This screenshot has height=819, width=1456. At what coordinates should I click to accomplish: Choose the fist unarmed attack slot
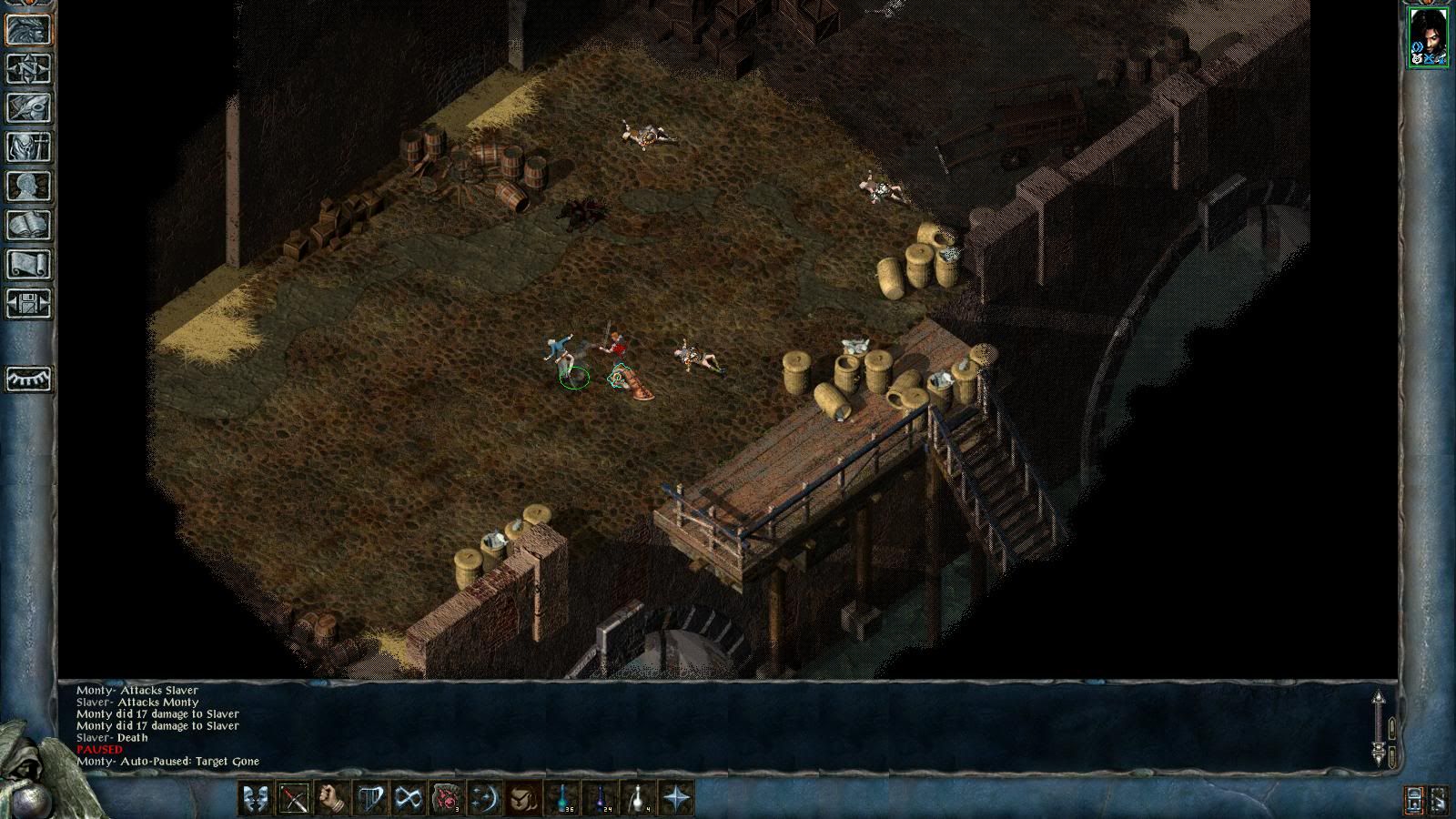pos(332,798)
